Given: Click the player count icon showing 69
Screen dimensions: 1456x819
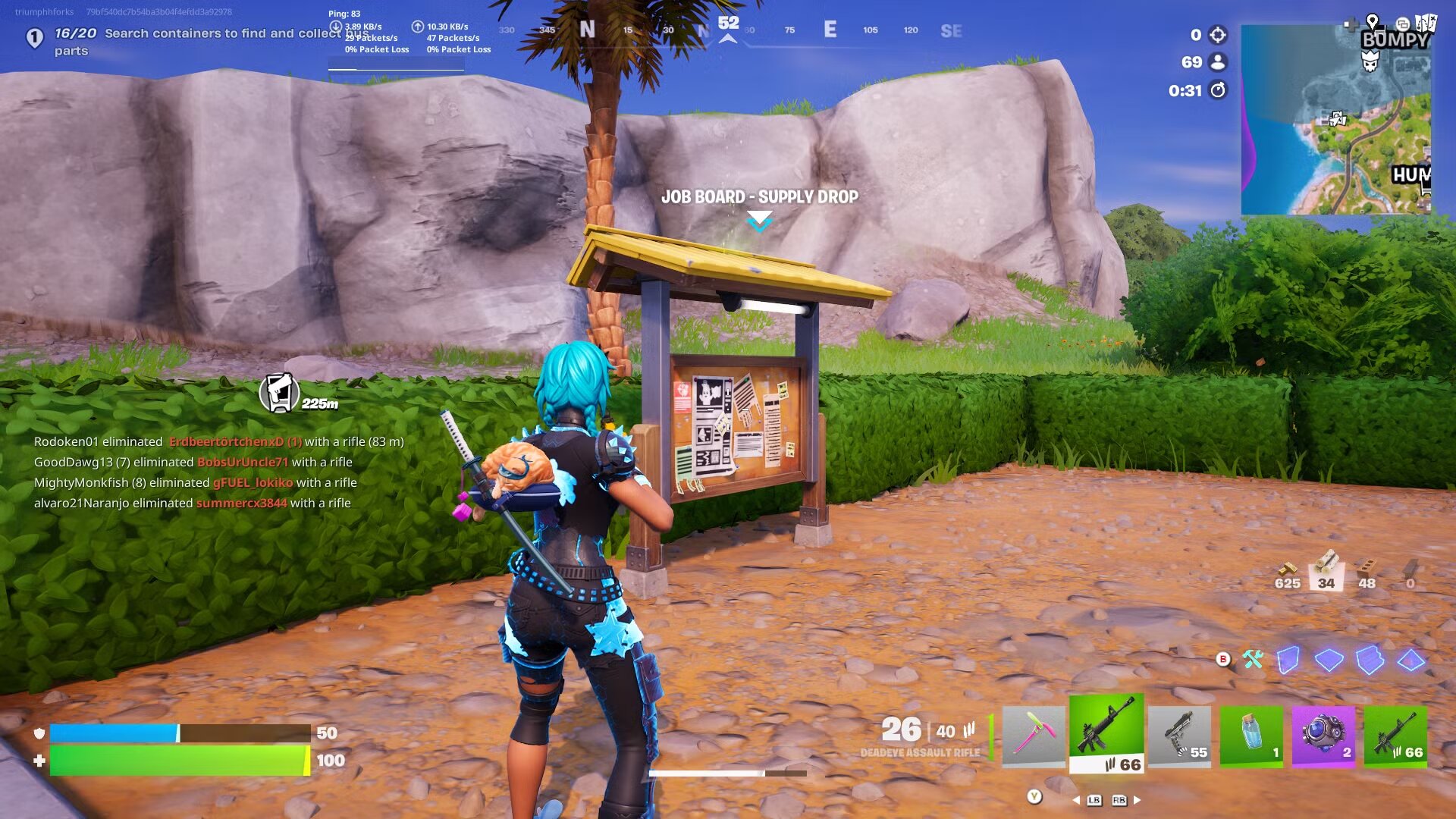Looking at the screenshot, I should [1217, 61].
